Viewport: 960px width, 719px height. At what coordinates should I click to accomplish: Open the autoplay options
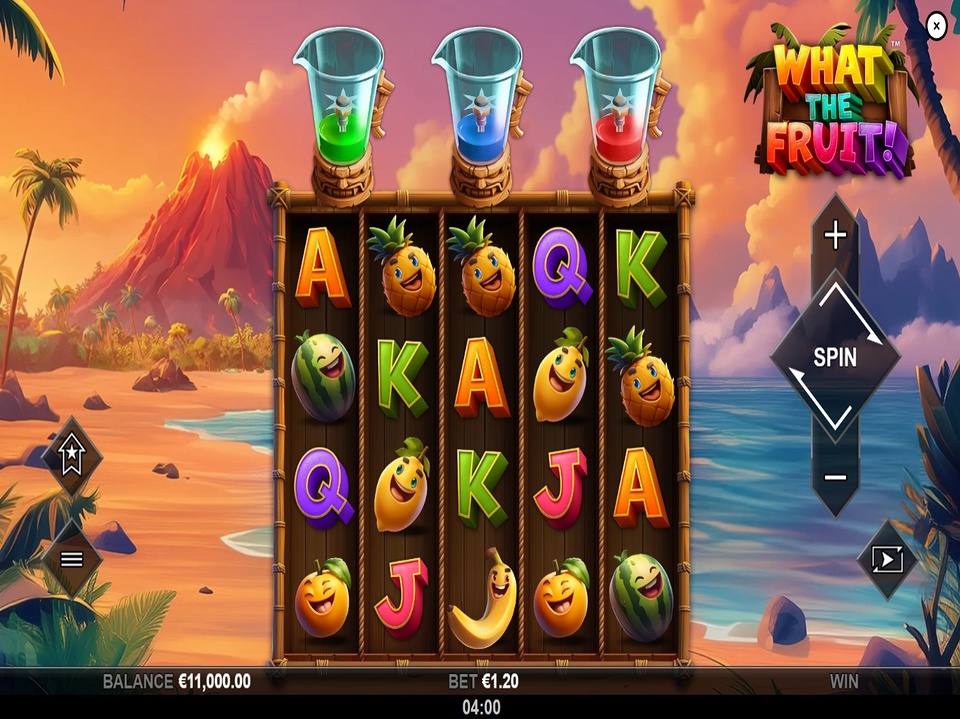point(887,559)
